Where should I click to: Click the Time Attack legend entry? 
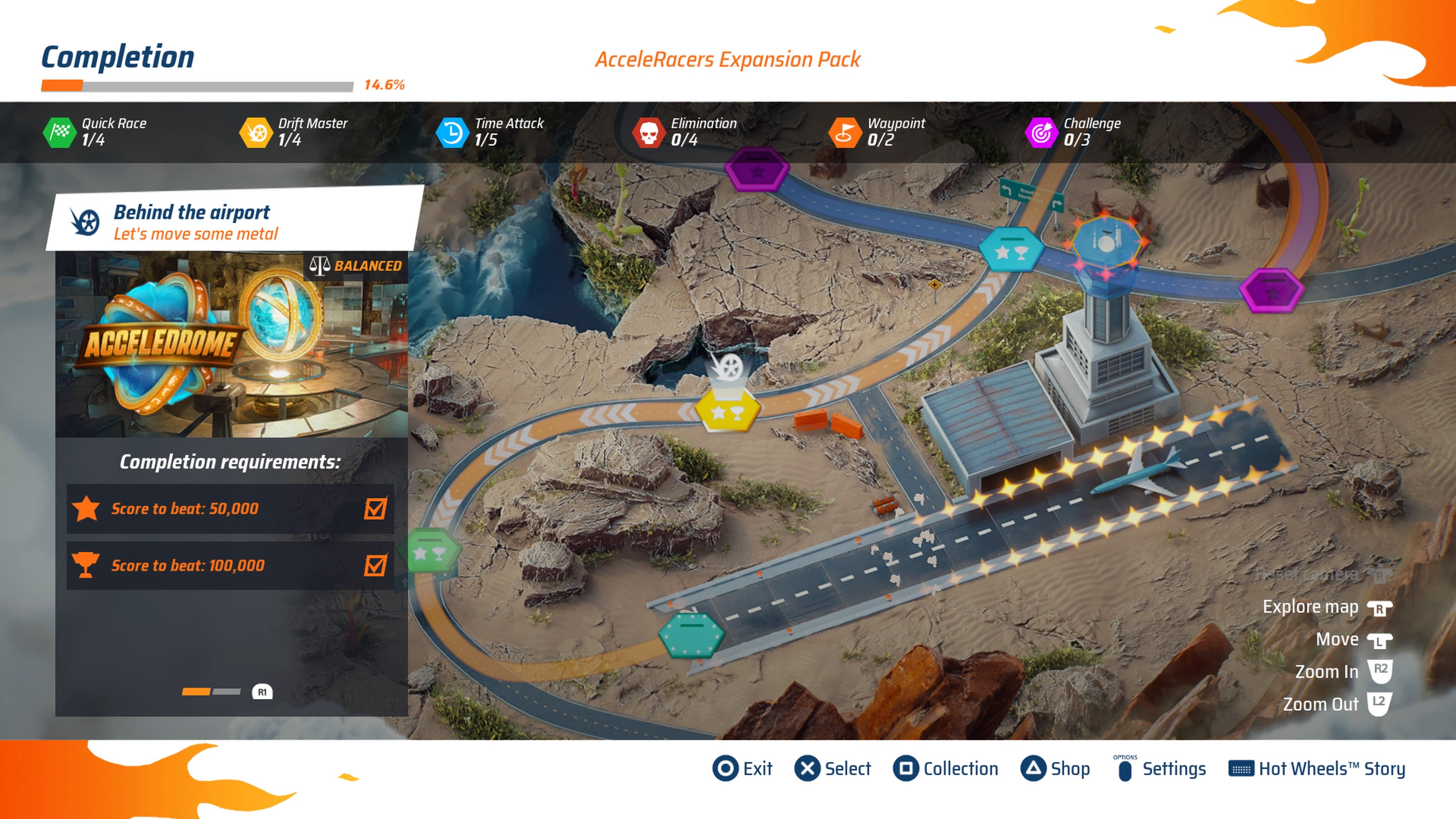click(490, 132)
